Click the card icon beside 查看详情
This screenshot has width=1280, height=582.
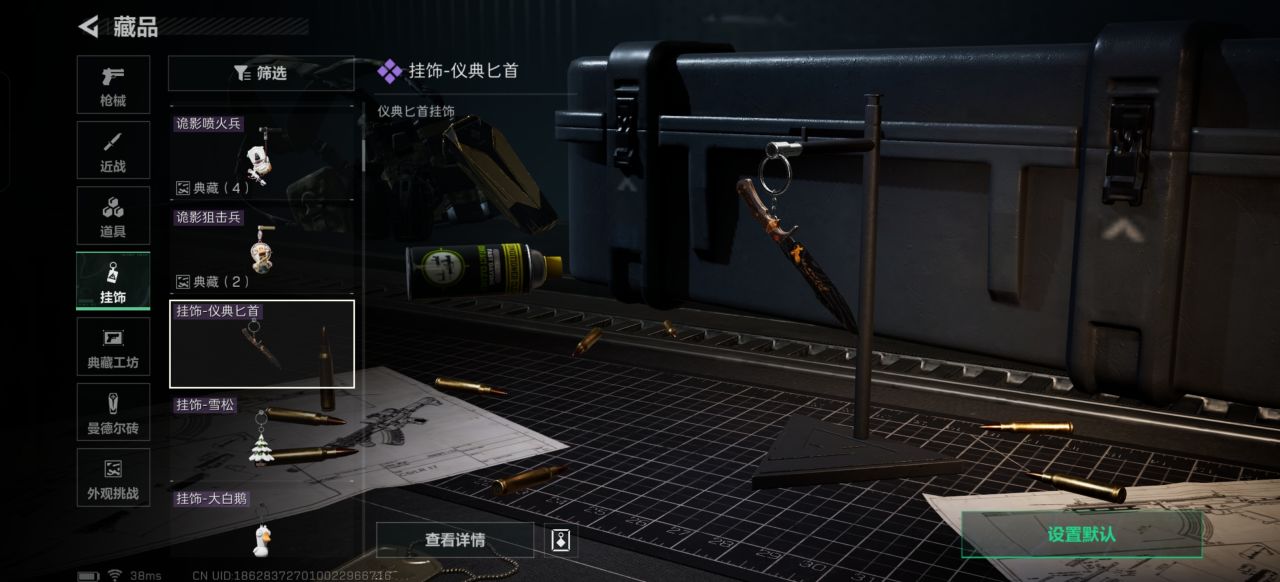click(x=561, y=540)
